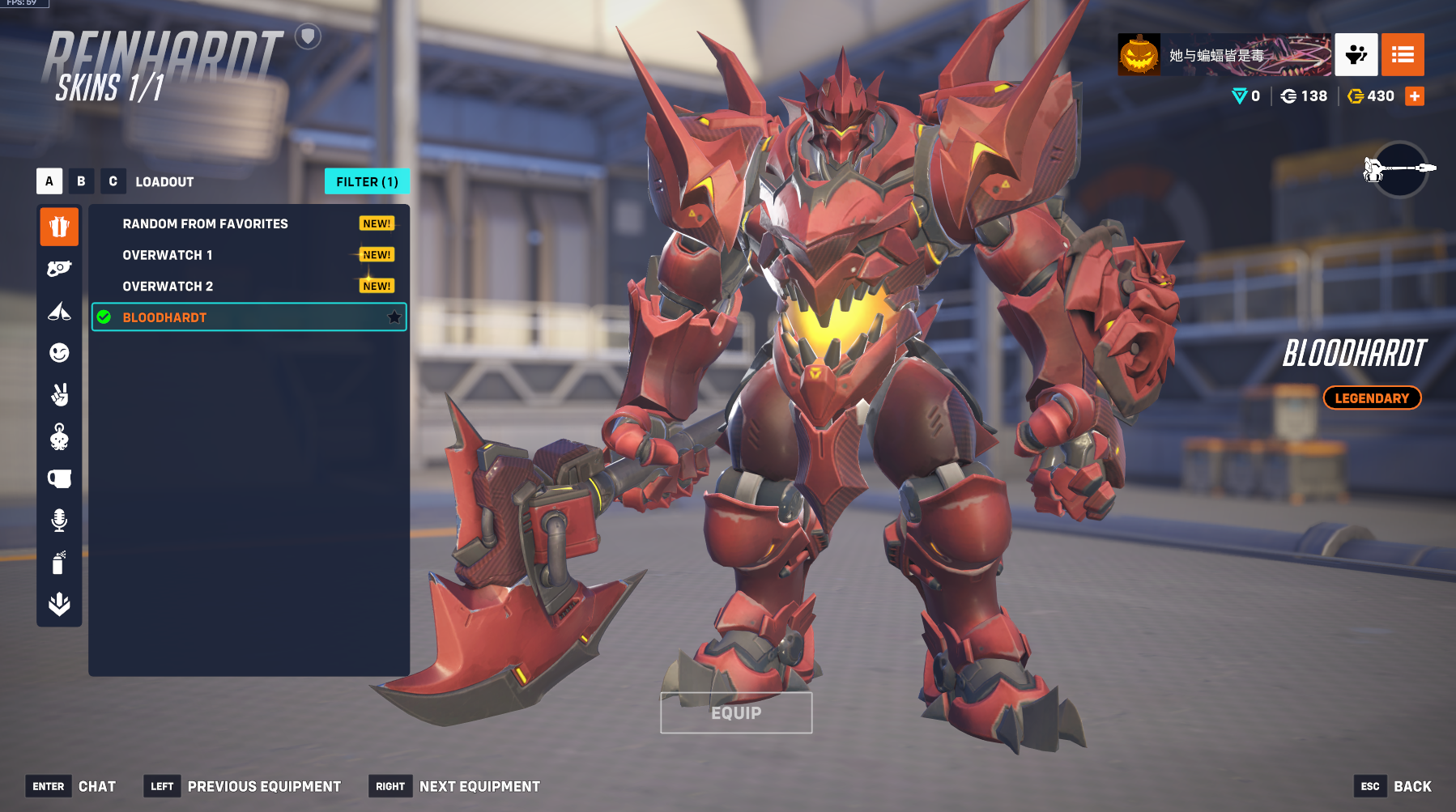Open the microphone voice lines category

pyautogui.click(x=59, y=521)
